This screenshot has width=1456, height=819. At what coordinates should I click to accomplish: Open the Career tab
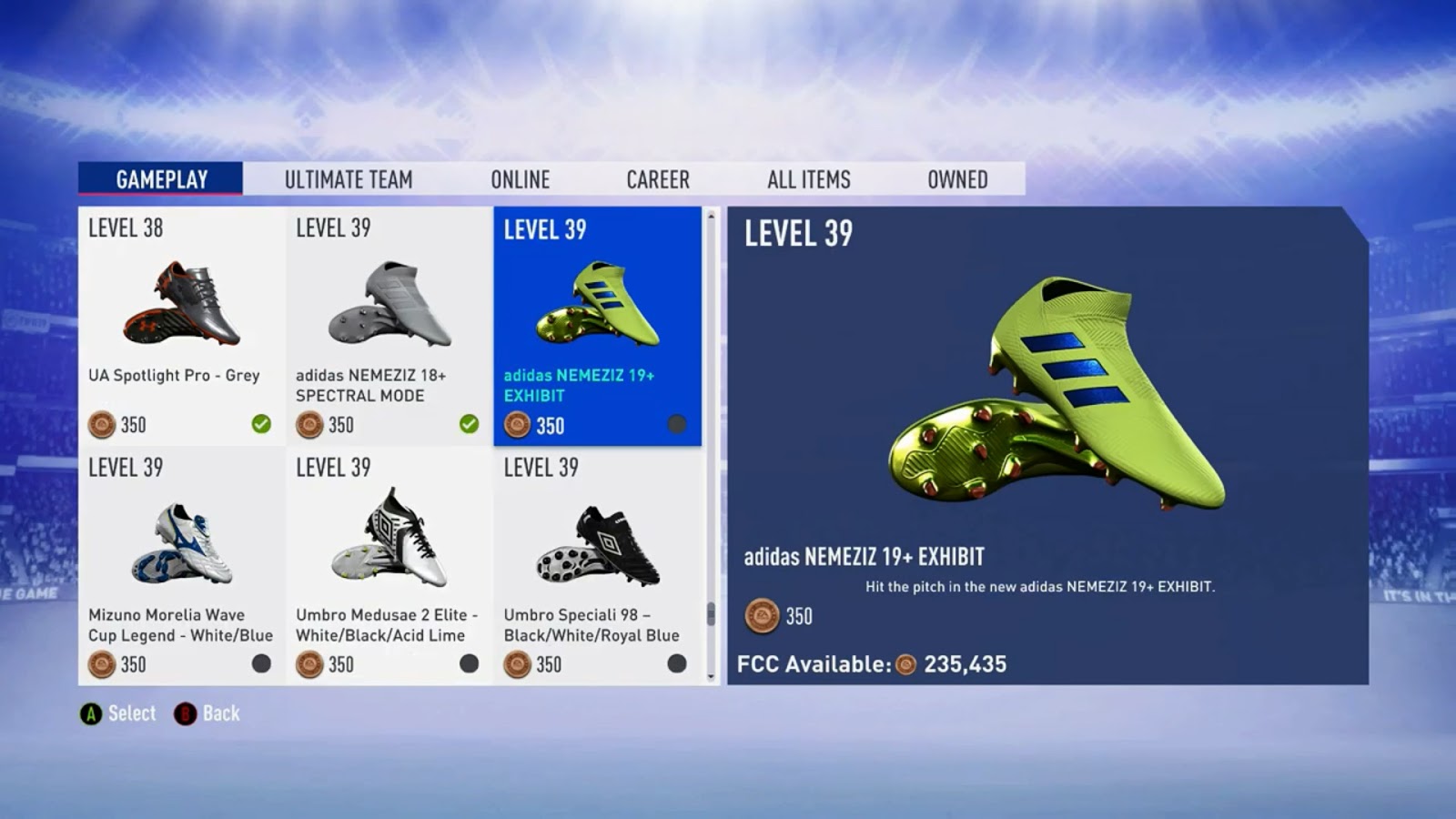click(657, 179)
